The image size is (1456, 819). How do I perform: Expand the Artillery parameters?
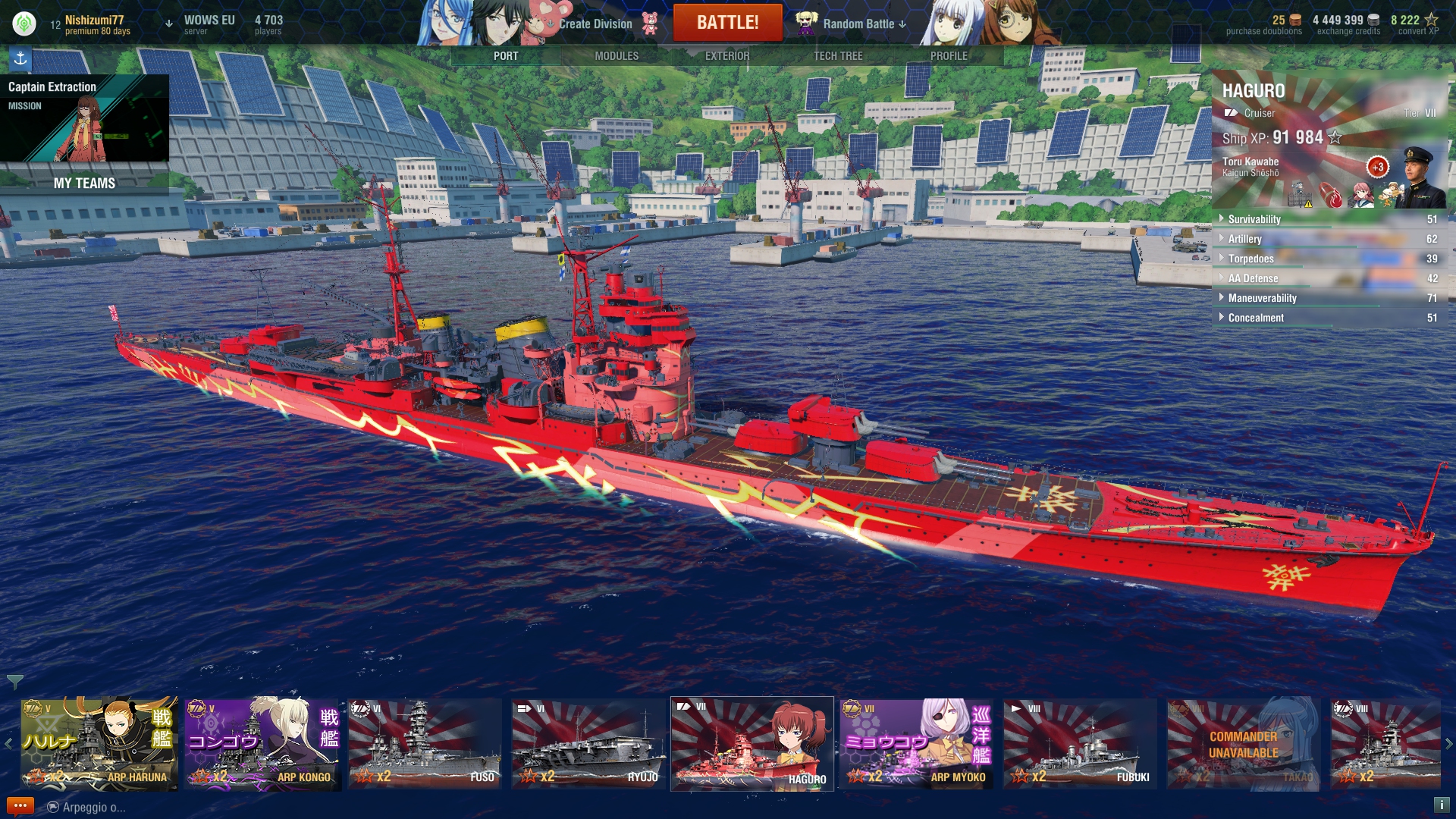point(1244,239)
